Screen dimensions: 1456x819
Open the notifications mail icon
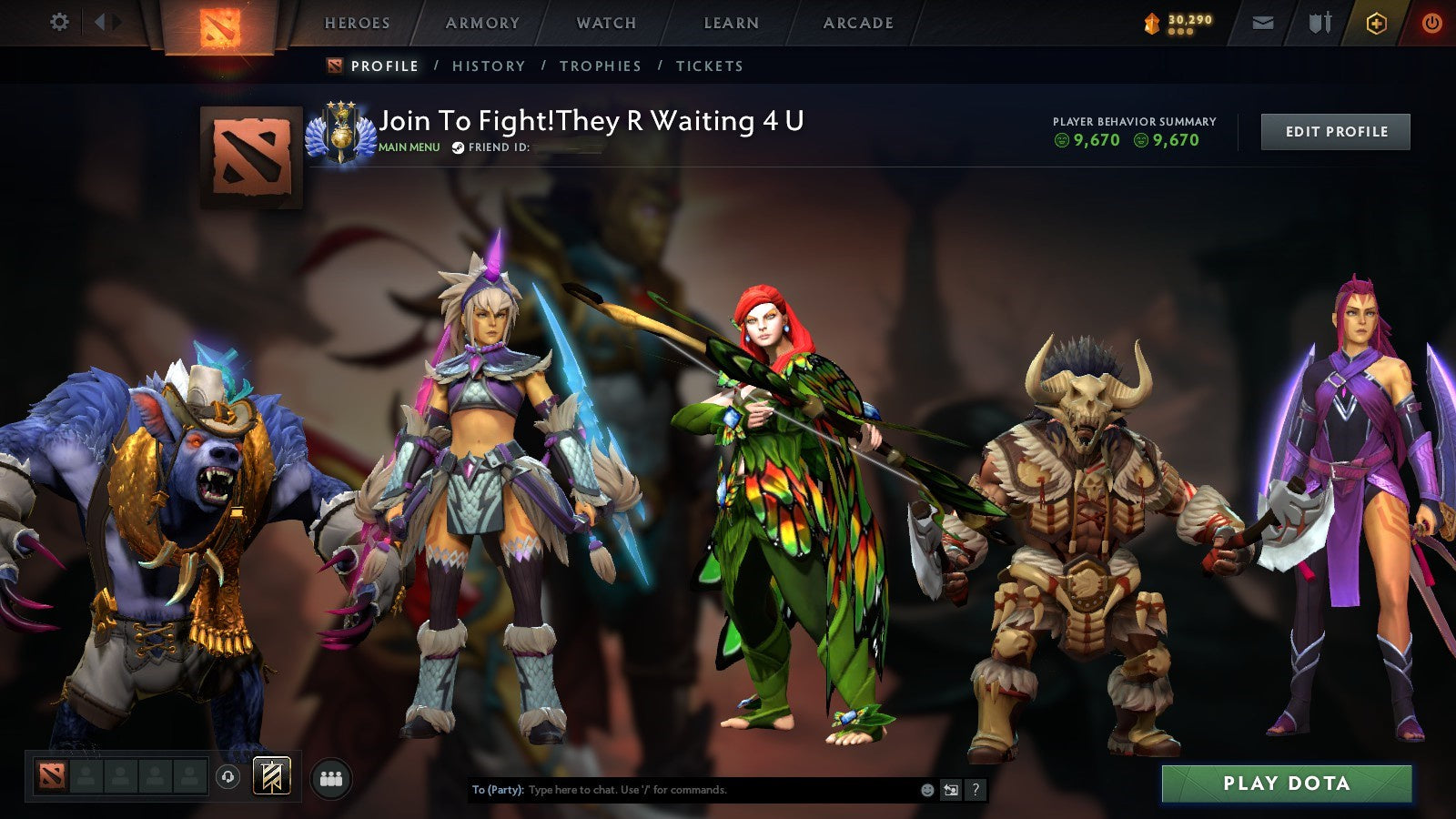1261,22
